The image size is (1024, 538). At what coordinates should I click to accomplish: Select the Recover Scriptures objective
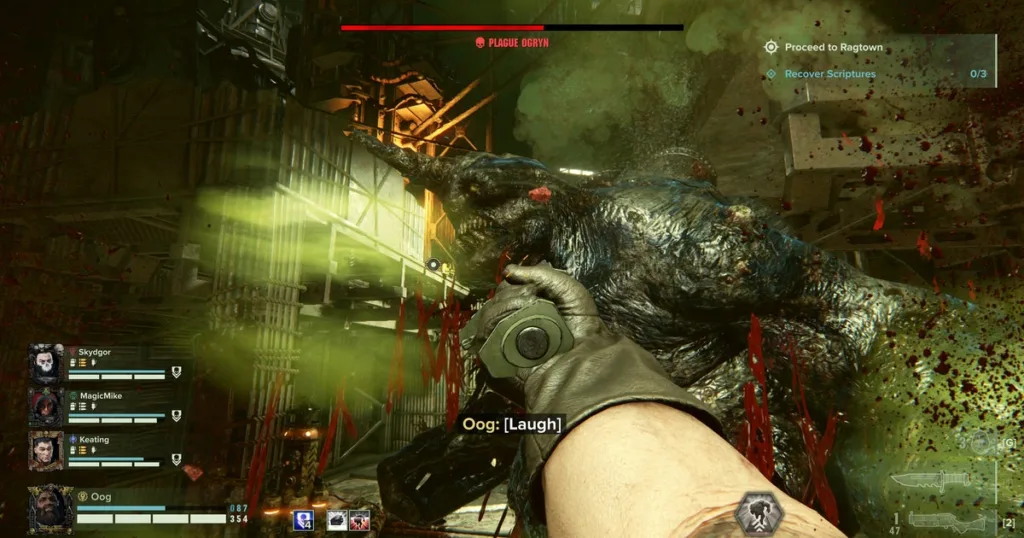(829, 74)
